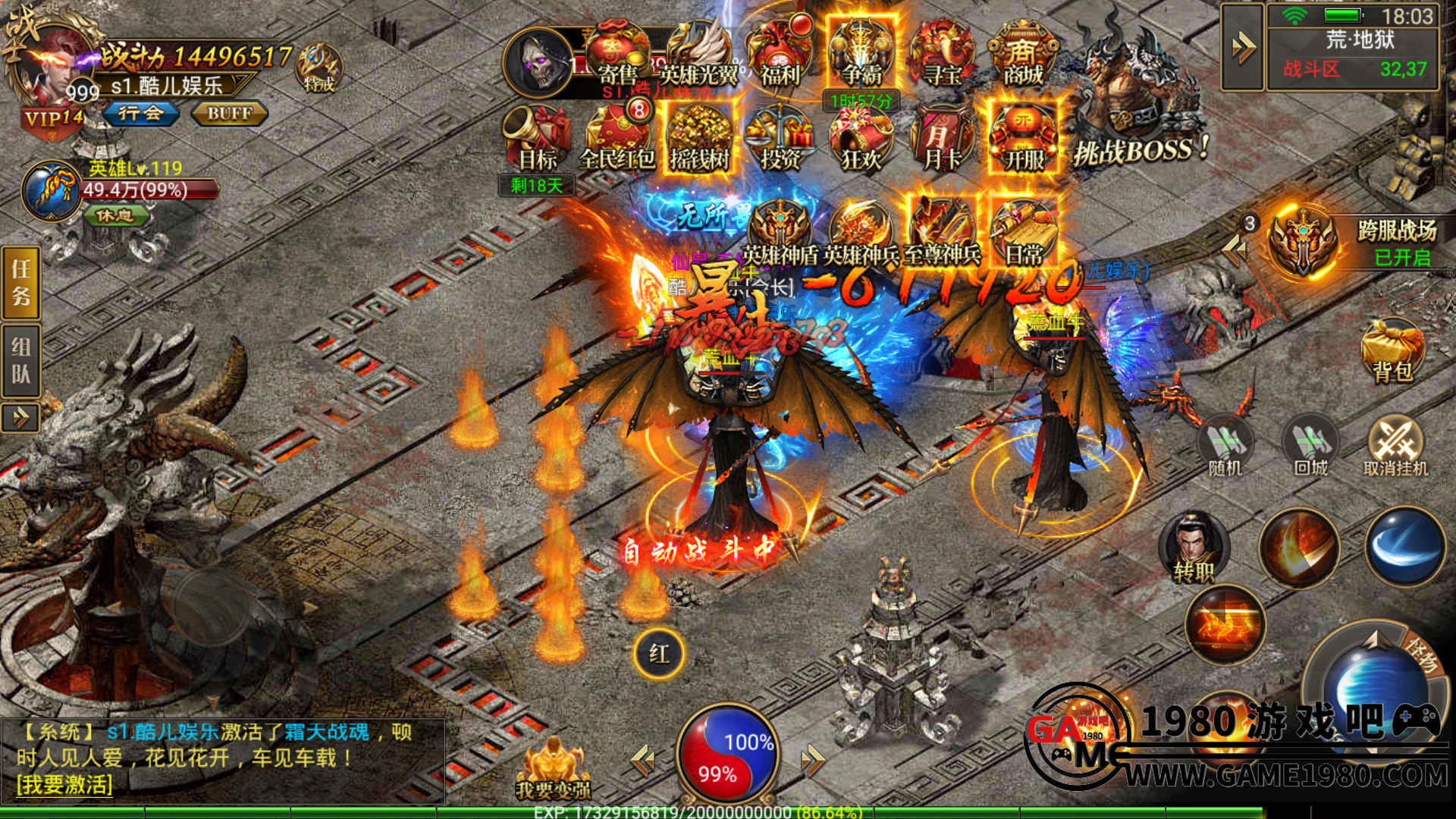Open the 日常 daily activities
The image size is (1456, 819).
coord(1023,234)
